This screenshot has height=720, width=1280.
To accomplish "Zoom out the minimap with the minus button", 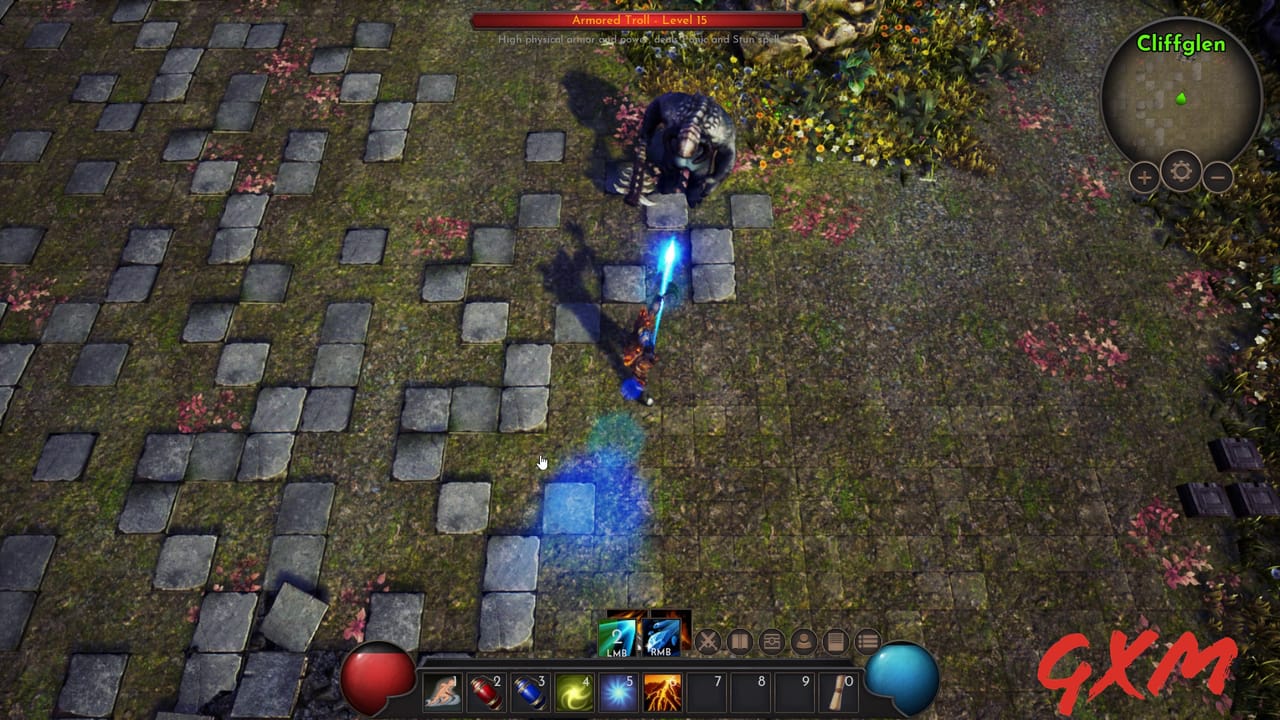I will click(x=1219, y=177).
